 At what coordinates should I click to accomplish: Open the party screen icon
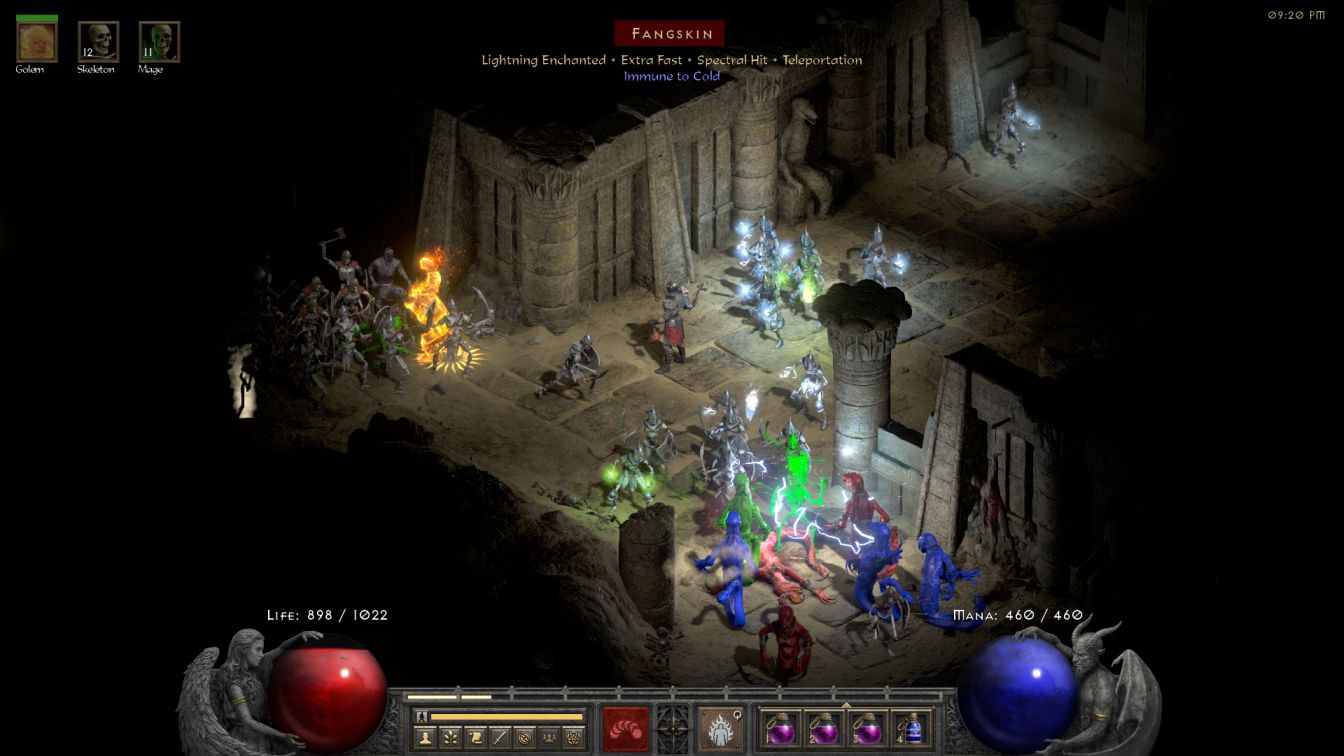click(549, 738)
